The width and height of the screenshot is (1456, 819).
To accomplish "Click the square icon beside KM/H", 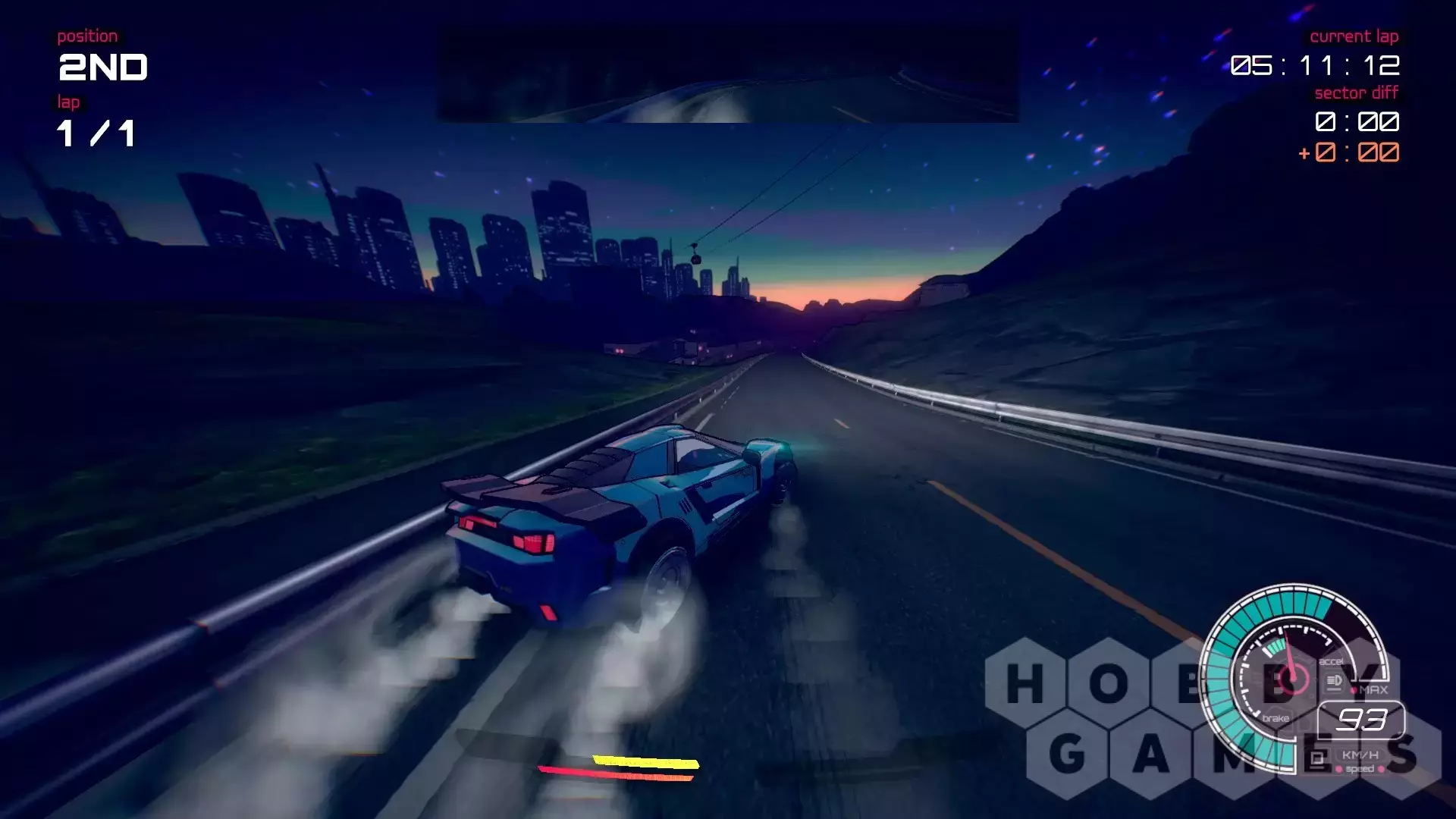I will tap(1318, 758).
